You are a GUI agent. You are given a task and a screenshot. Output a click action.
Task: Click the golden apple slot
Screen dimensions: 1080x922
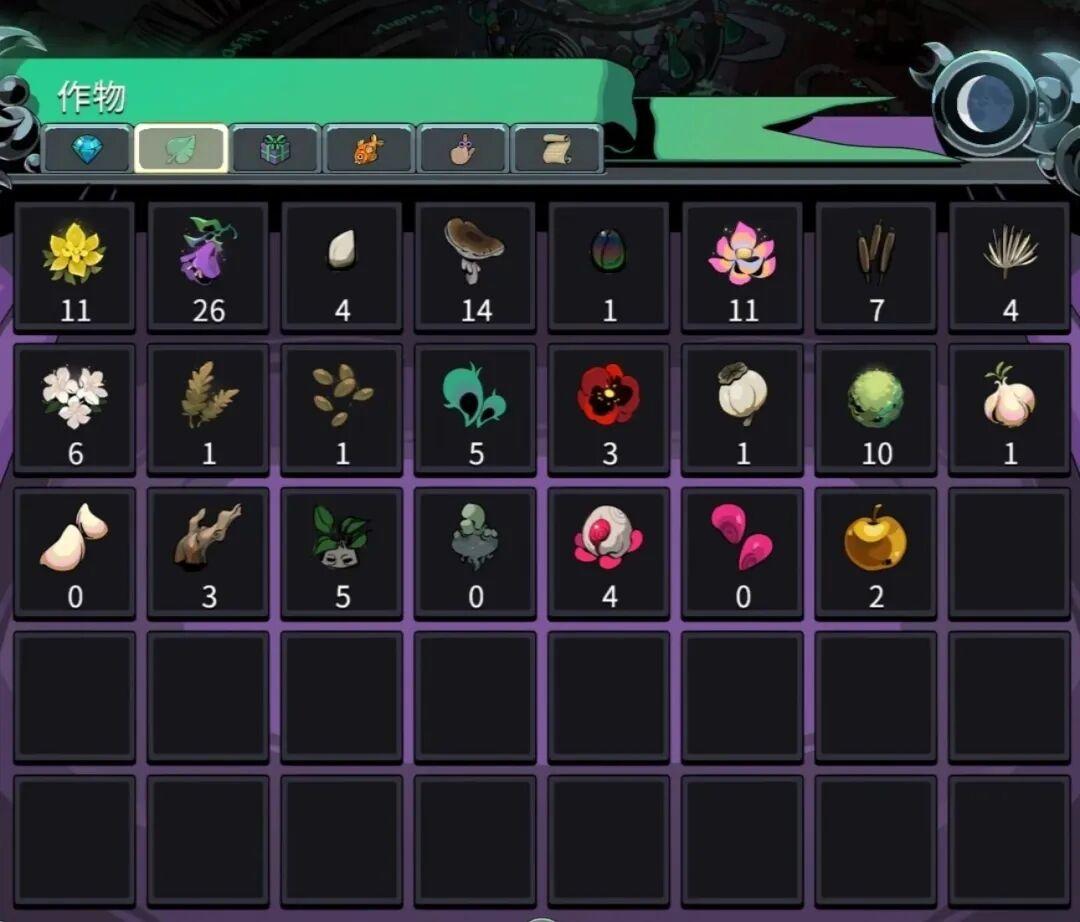point(876,553)
